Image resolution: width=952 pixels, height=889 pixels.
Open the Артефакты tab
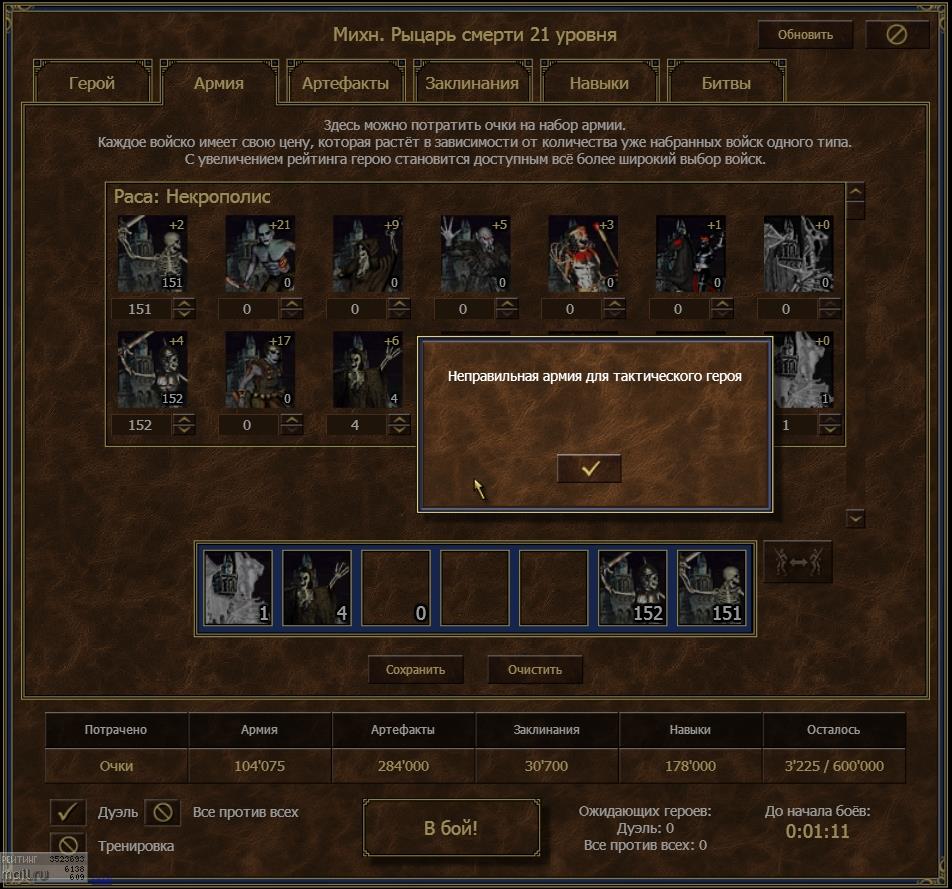pyautogui.click(x=345, y=83)
